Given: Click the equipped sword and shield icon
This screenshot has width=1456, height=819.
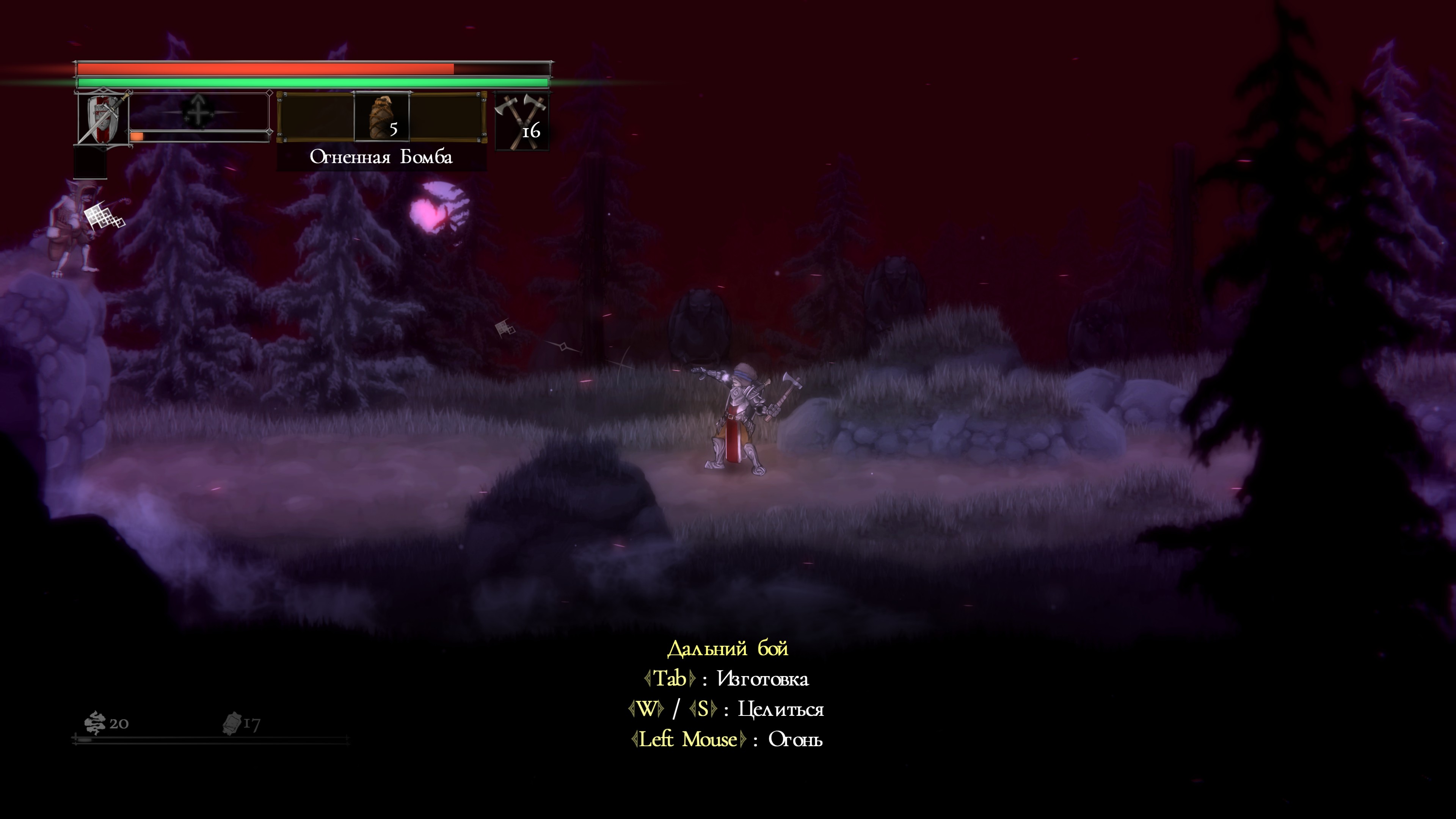Looking at the screenshot, I should 104,118.
